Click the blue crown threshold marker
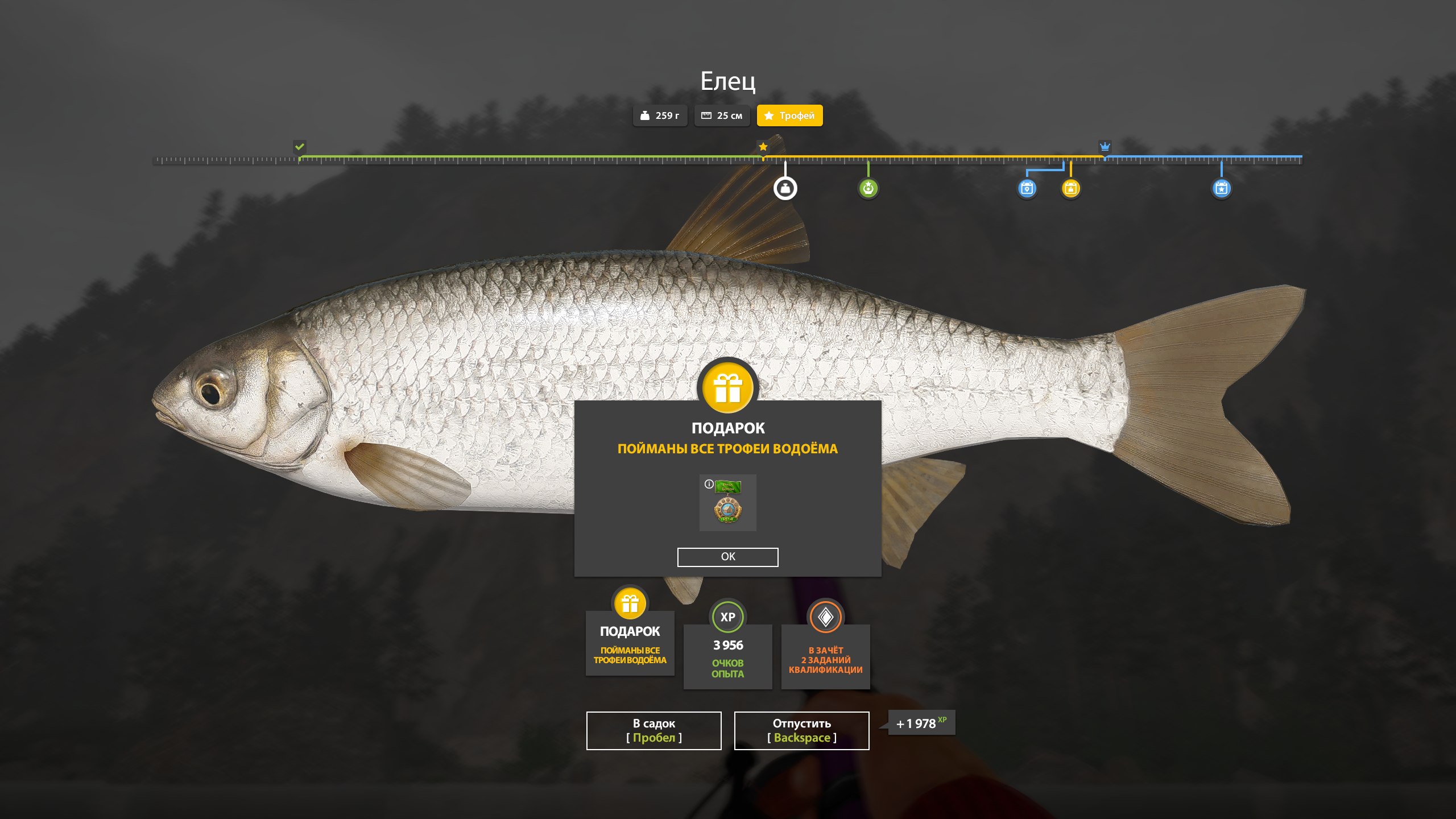Viewport: 1456px width, 819px height. (1105, 147)
